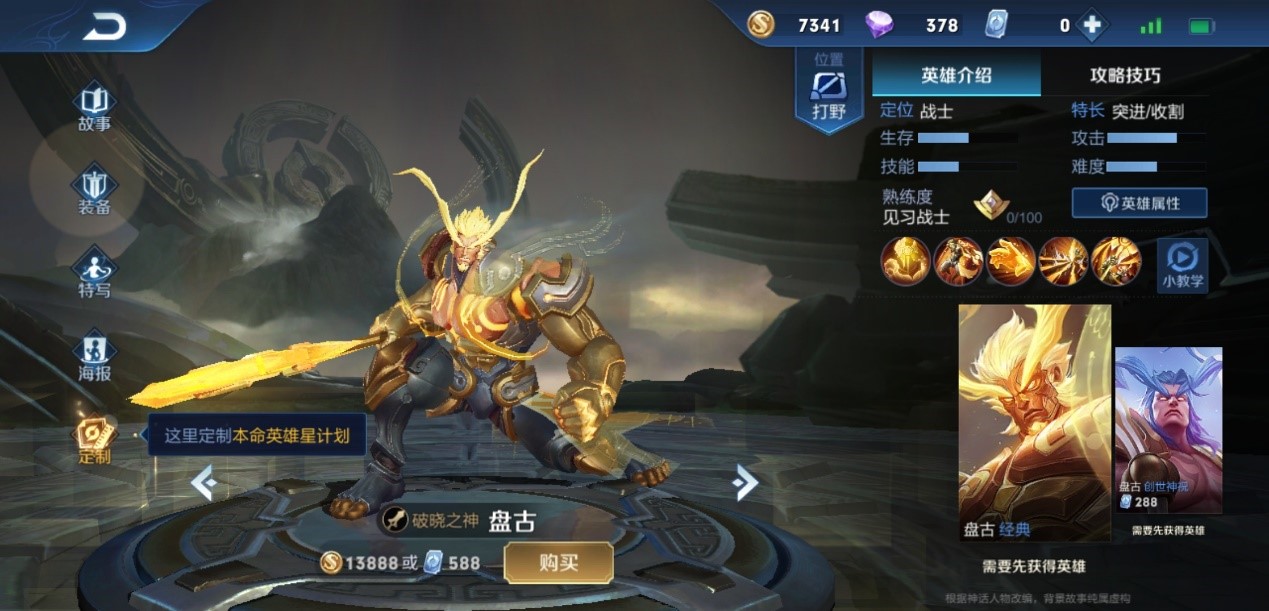The image size is (1269, 611).
Task: Show the previous hero with the left arrow
Action: pos(204,484)
